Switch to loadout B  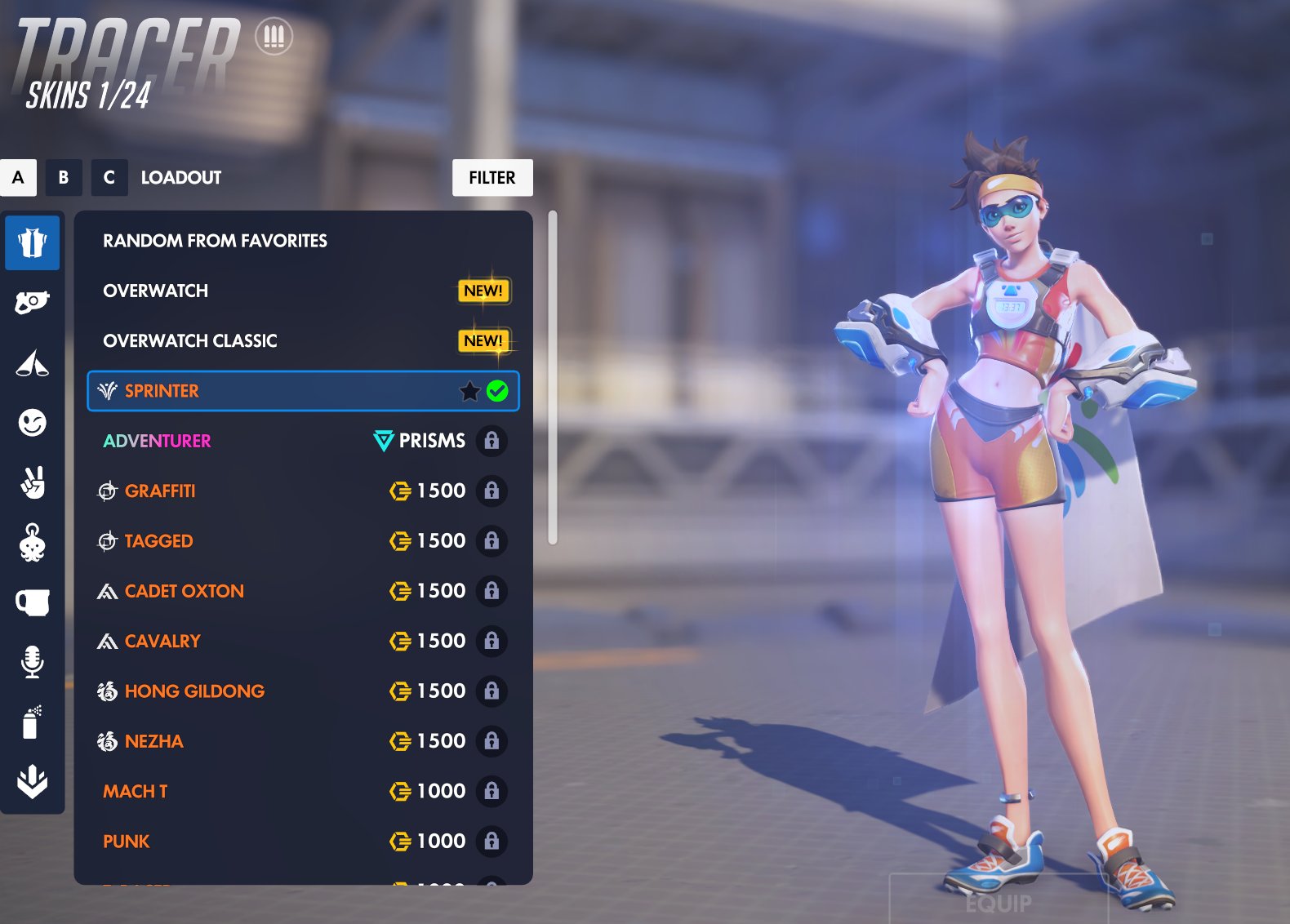point(64,178)
